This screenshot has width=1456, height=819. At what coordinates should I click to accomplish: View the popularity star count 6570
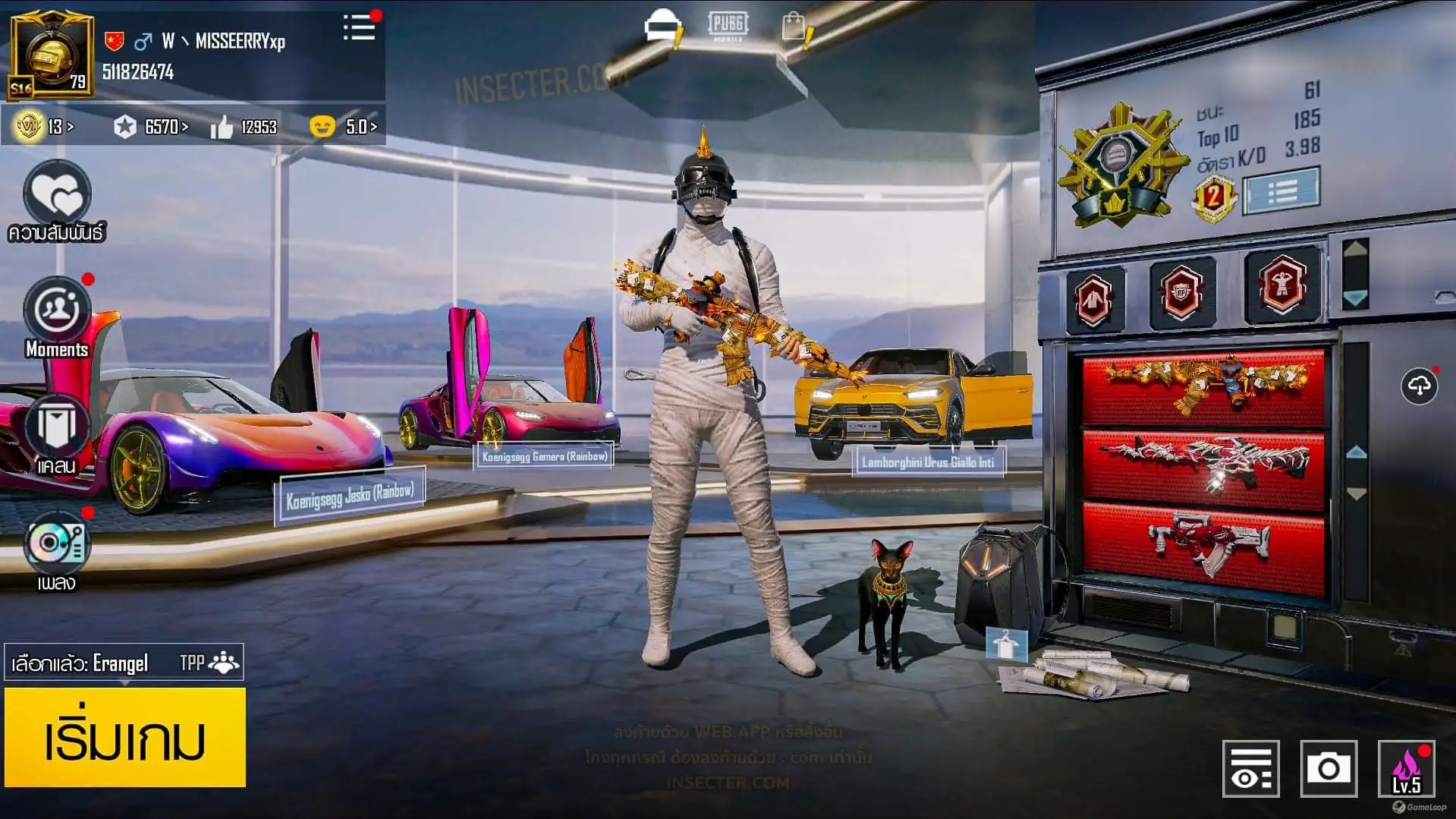151,127
